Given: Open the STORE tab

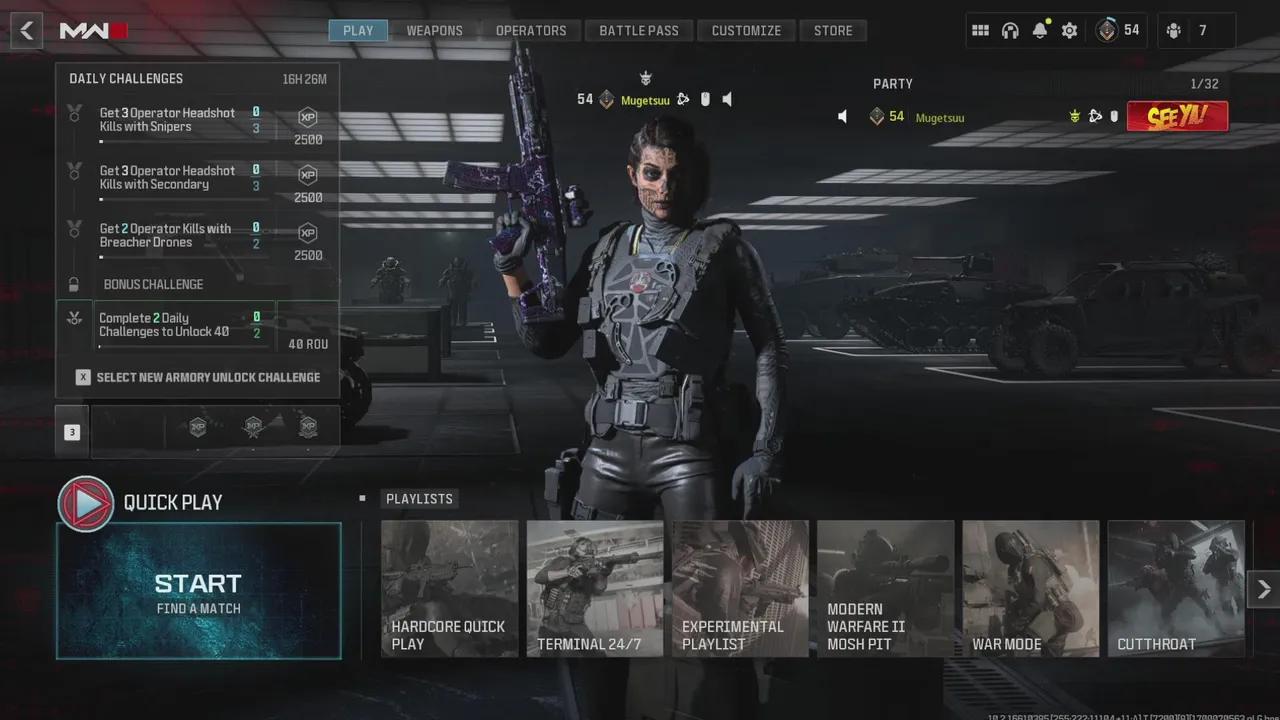Looking at the screenshot, I should (833, 30).
